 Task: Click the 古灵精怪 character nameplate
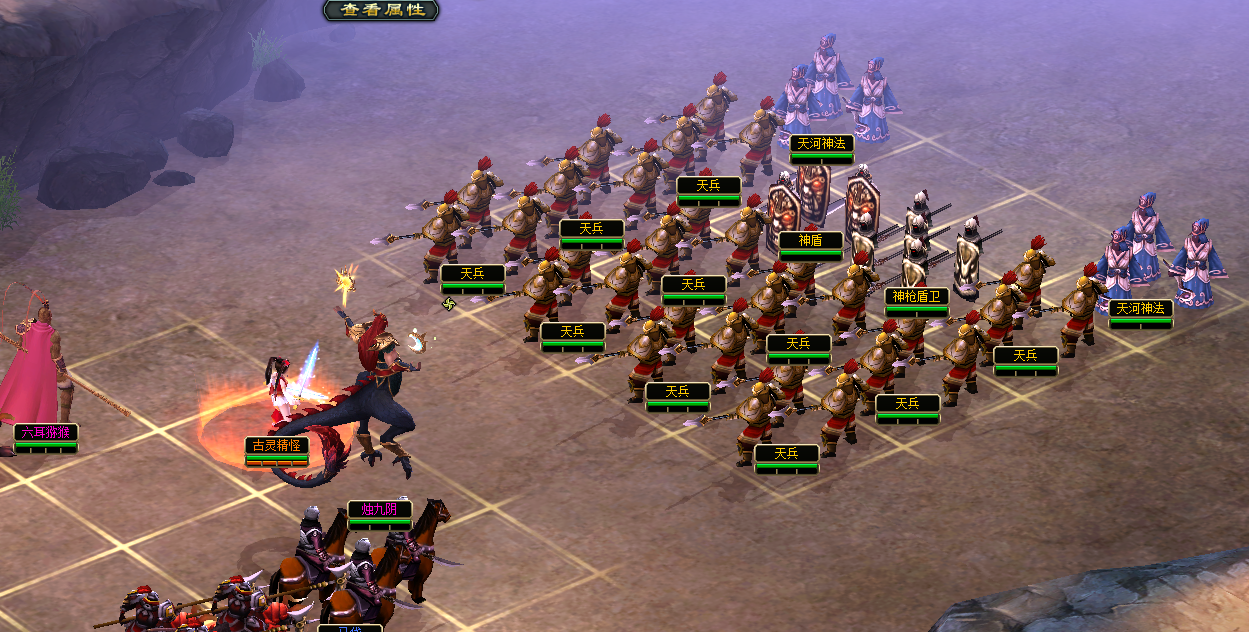(277, 445)
